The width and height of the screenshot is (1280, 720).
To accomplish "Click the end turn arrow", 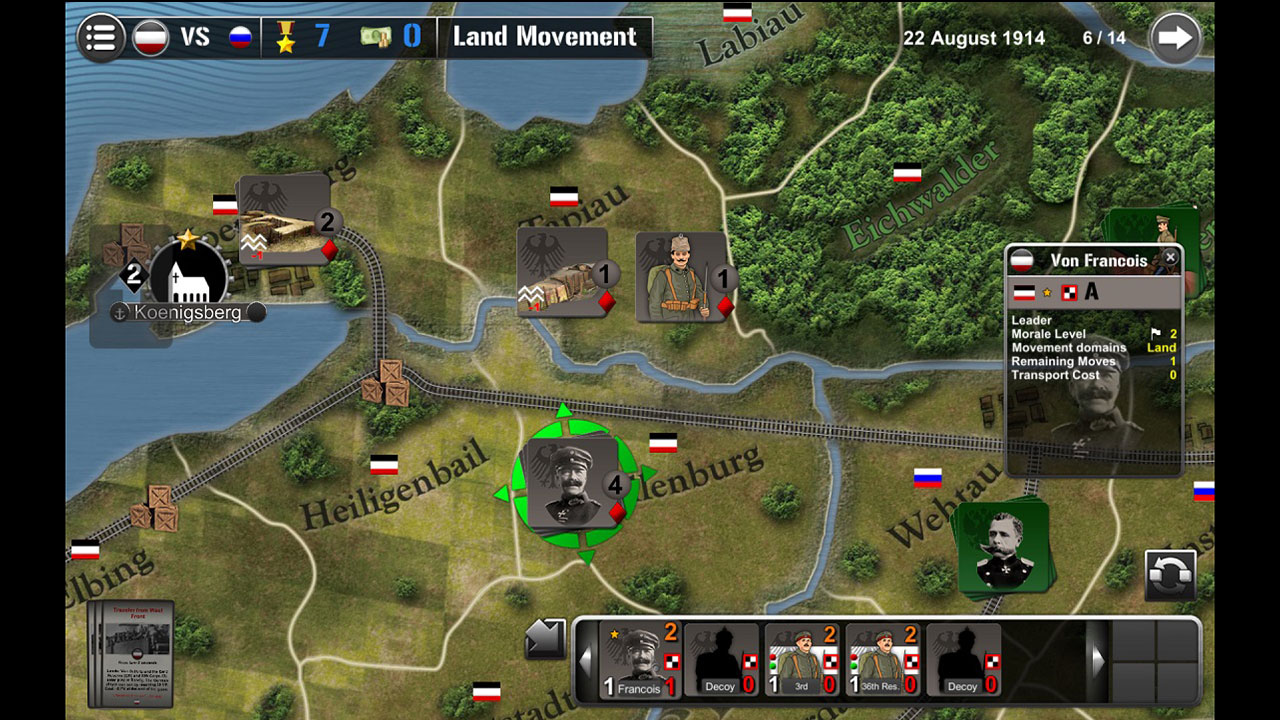I will [1176, 37].
